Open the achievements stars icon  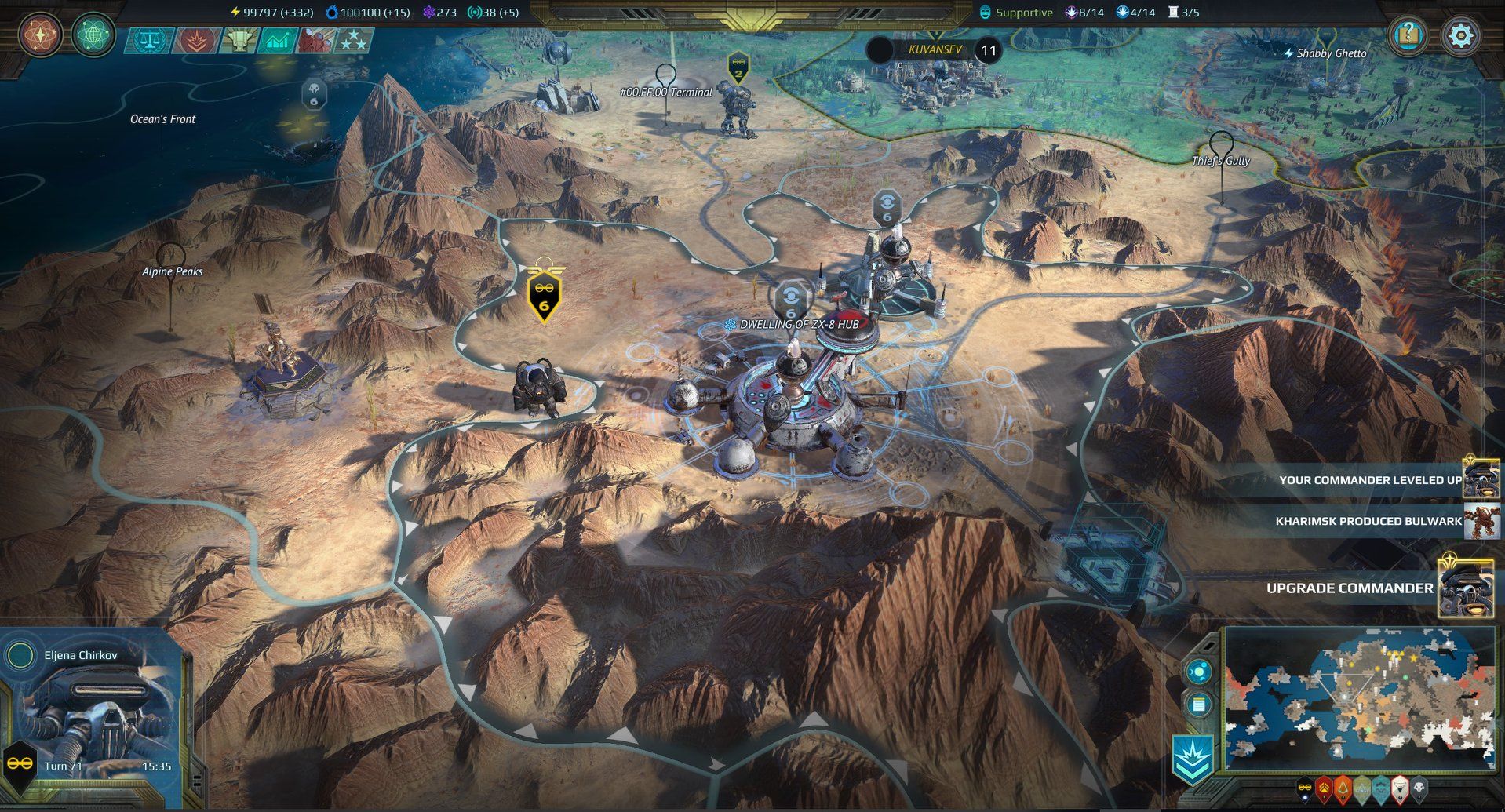[x=355, y=38]
